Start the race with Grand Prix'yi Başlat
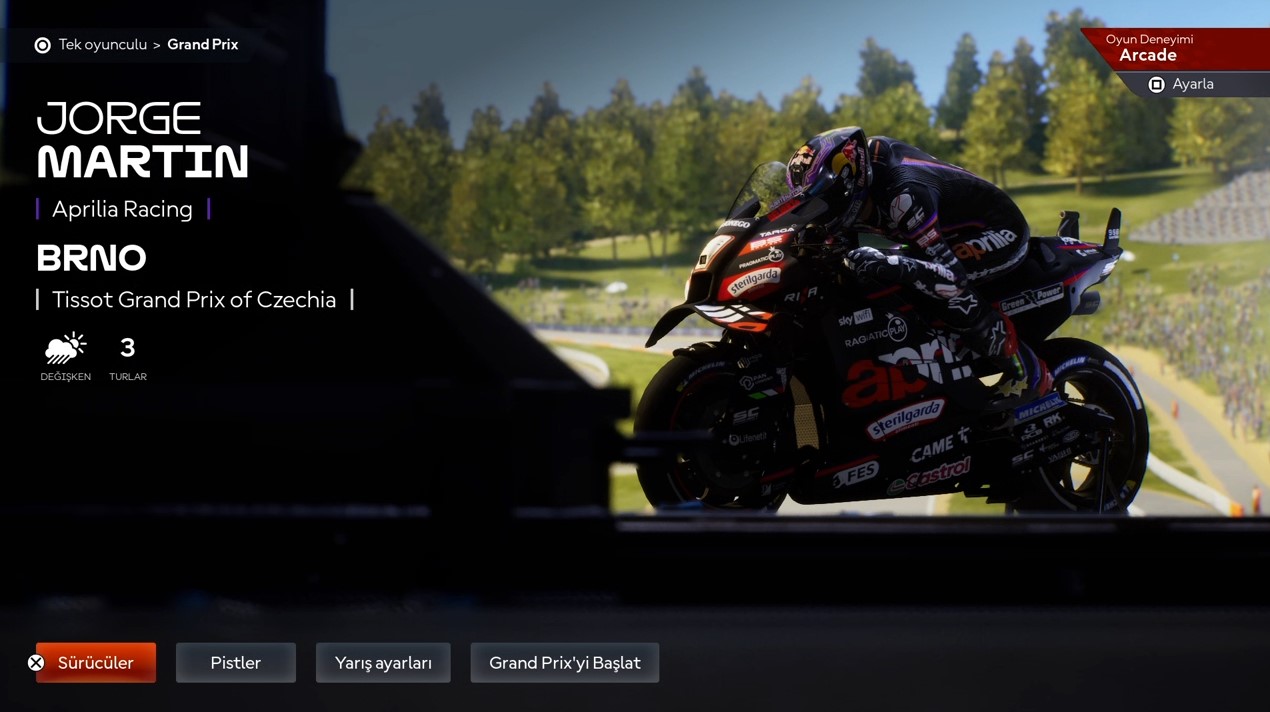1270x712 pixels. [x=564, y=663]
